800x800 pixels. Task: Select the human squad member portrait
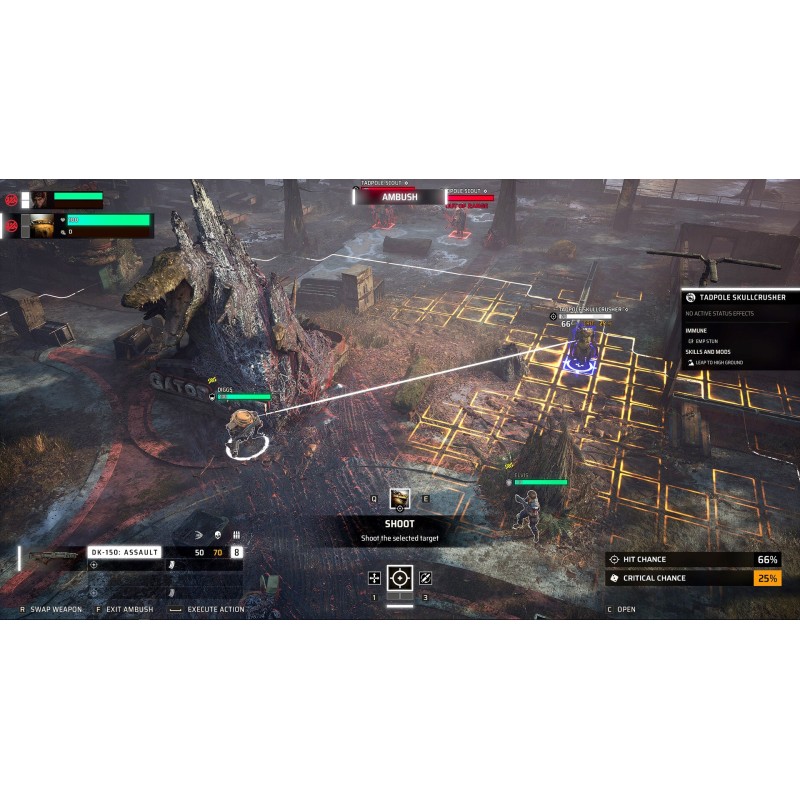coord(41,199)
